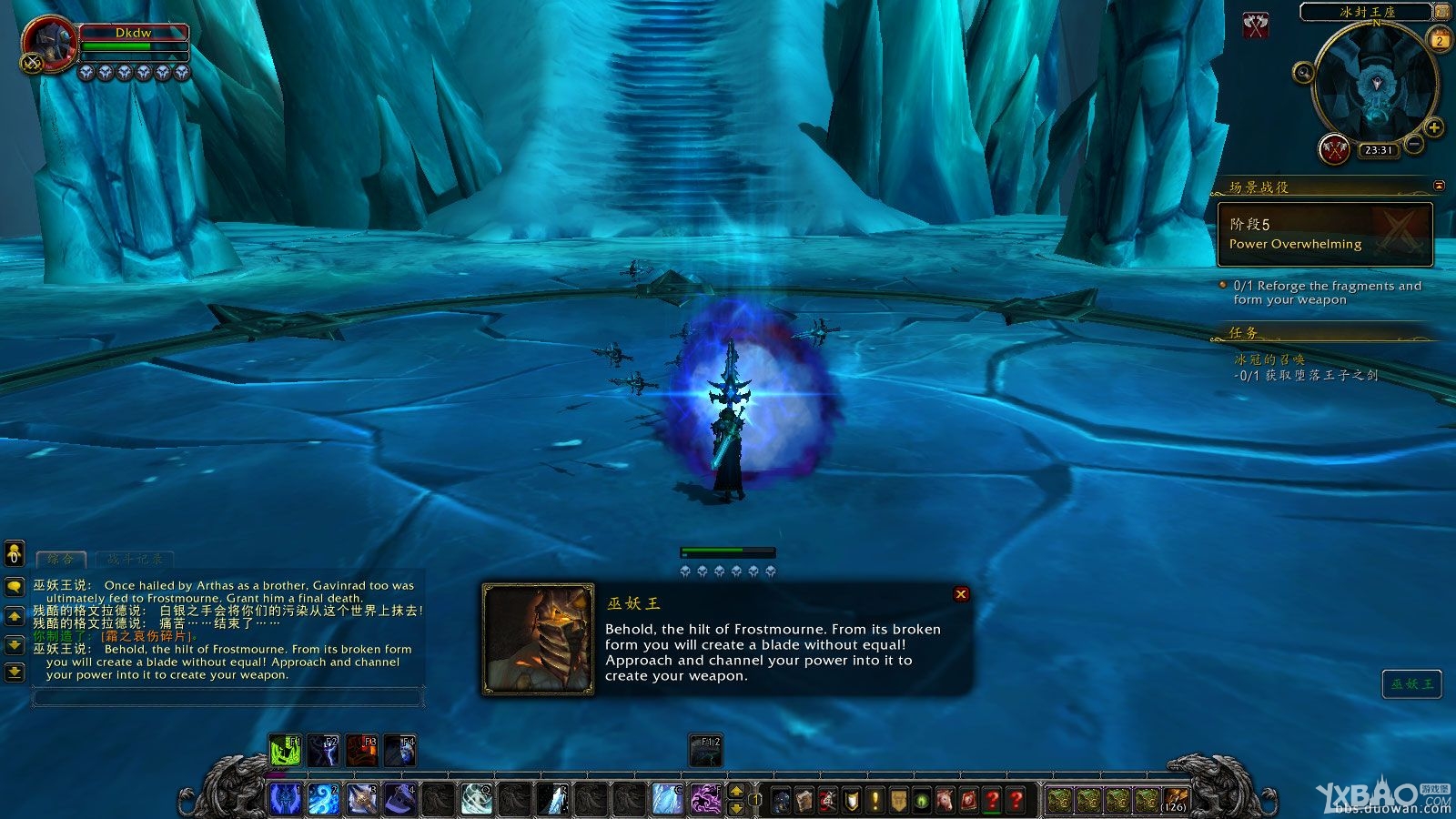The image size is (1456, 819).
Task: Use the blue swirl ability in slot 2
Action: pos(323,799)
